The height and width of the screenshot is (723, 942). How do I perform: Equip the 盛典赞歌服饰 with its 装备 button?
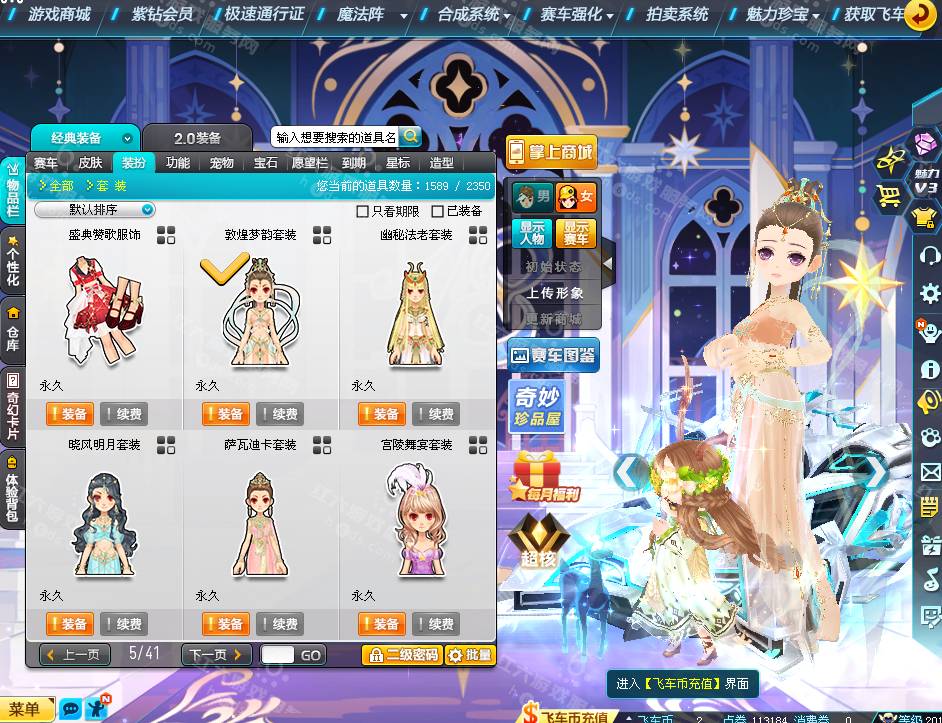[x=69, y=414]
